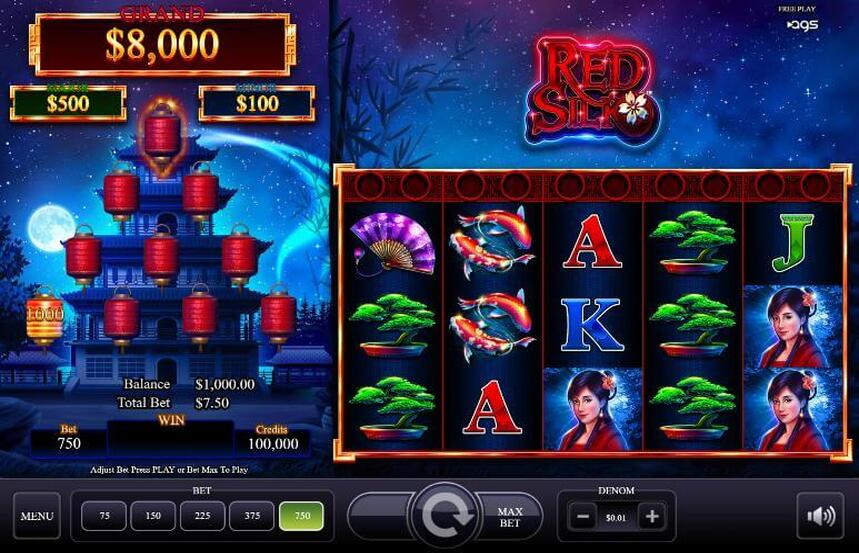Viewport: 859px width, 553px height.
Task: Increase denomination with the plus button
Action: pyautogui.click(x=652, y=517)
